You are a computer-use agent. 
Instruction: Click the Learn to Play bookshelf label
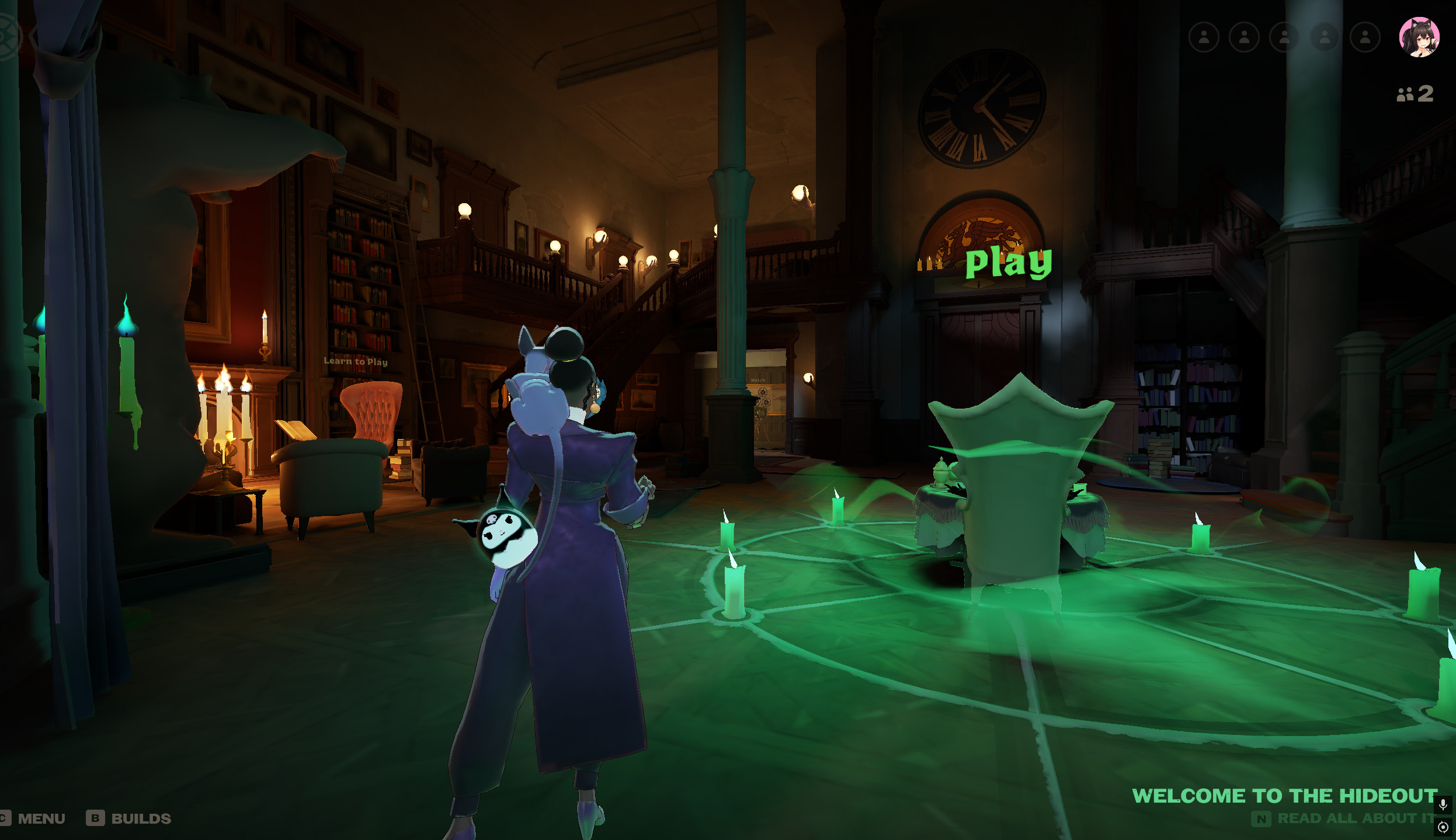[355, 362]
